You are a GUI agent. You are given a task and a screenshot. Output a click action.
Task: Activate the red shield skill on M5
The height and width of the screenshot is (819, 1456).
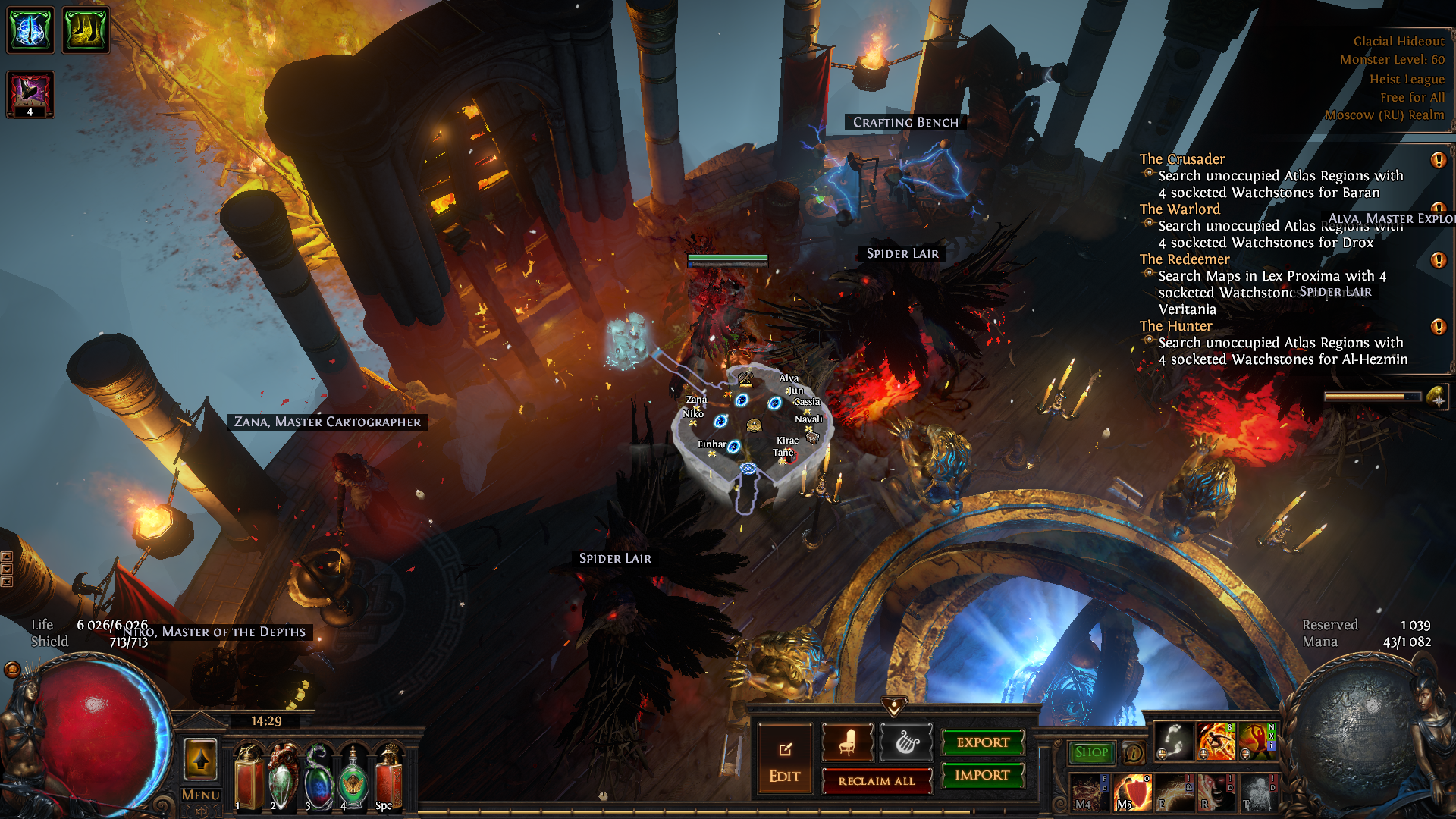click(x=1132, y=792)
